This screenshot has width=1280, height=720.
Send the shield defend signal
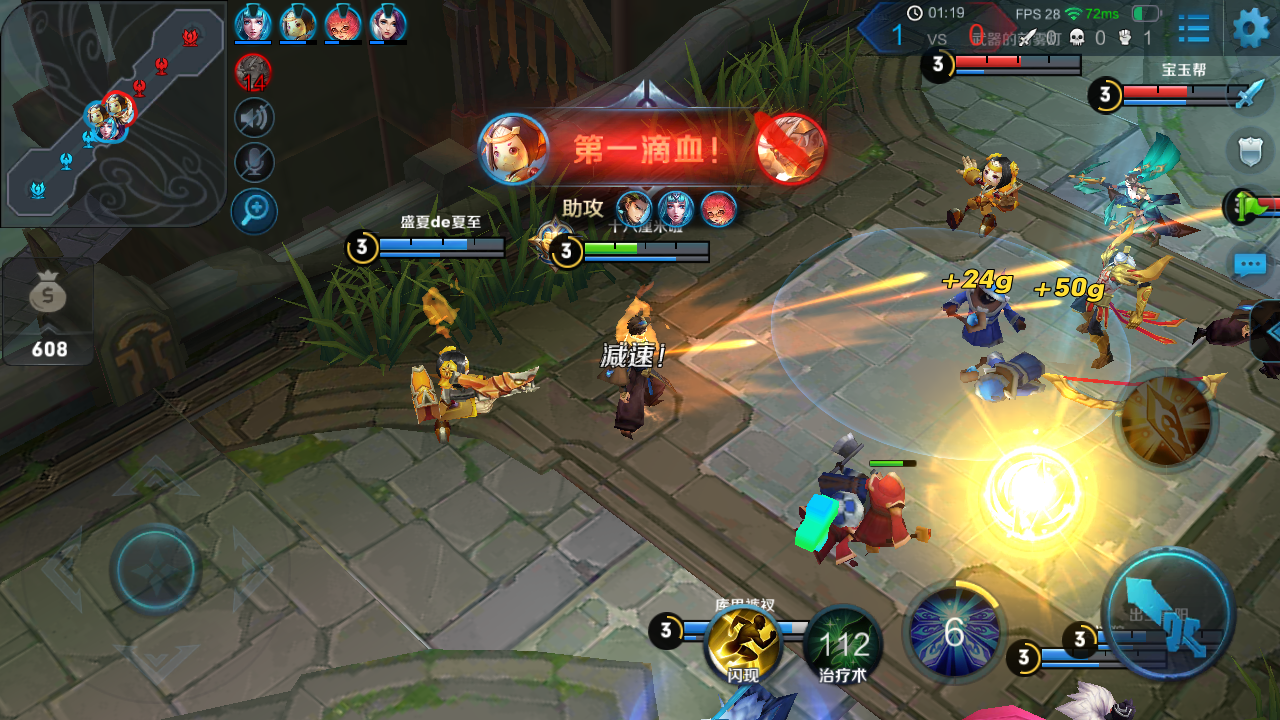[x=1250, y=151]
